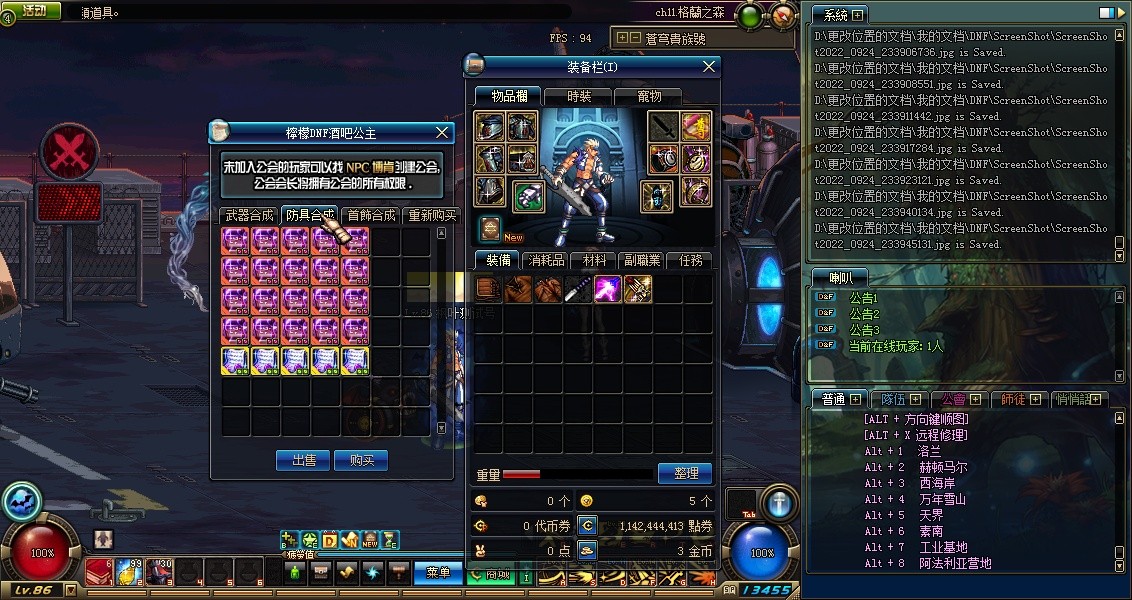
Task: Open the 首饰合成 tab
Action: tap(371, 215)
